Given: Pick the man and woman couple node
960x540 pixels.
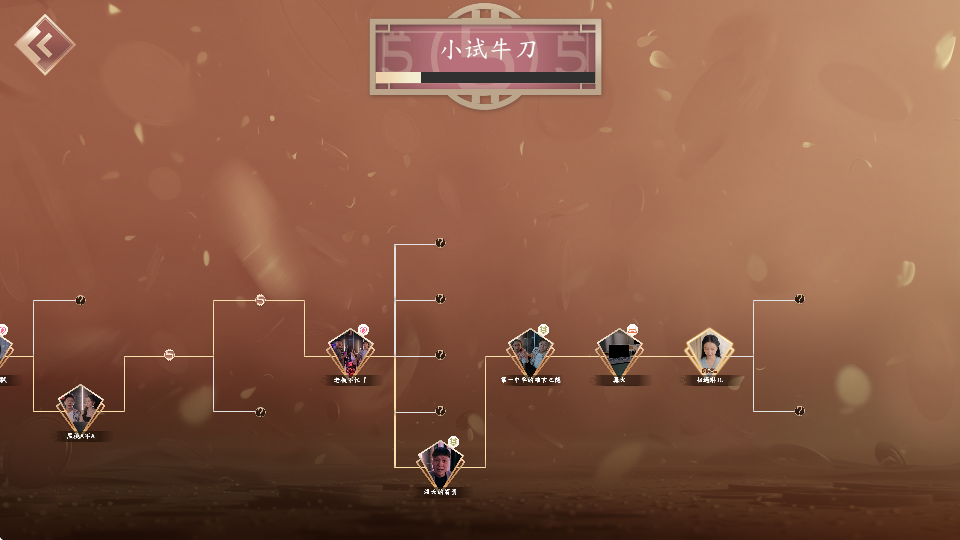Looking at the screenshot, I should [x=80, y=408].
